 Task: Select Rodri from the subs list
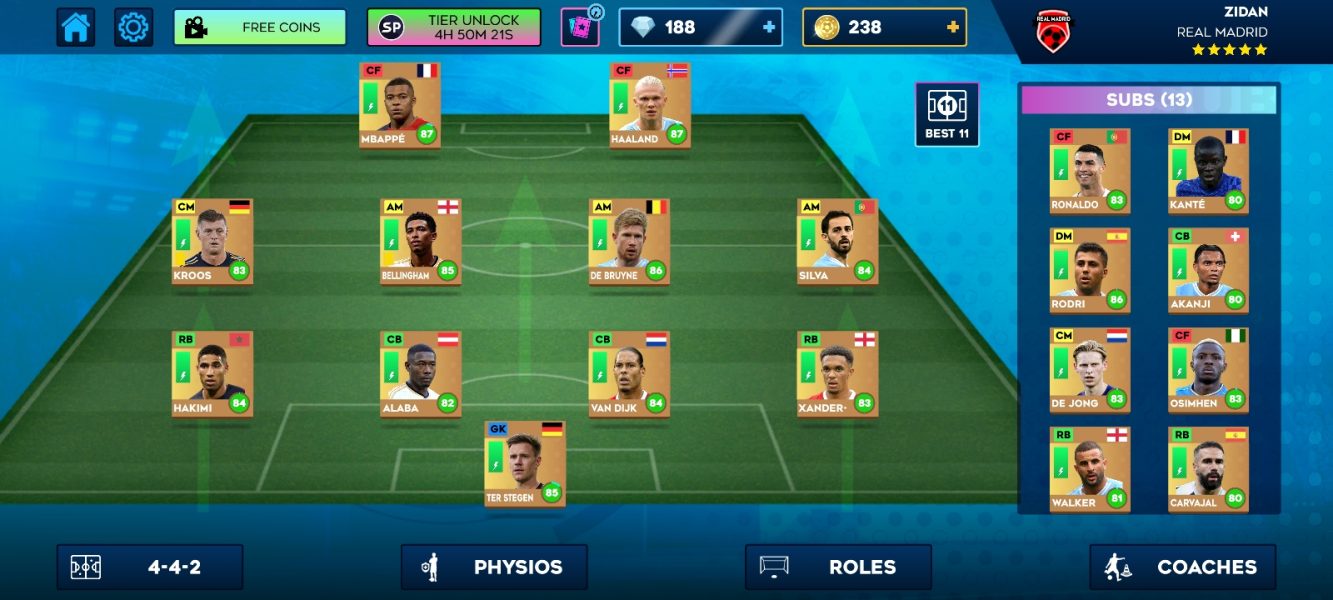point(1089,270)
